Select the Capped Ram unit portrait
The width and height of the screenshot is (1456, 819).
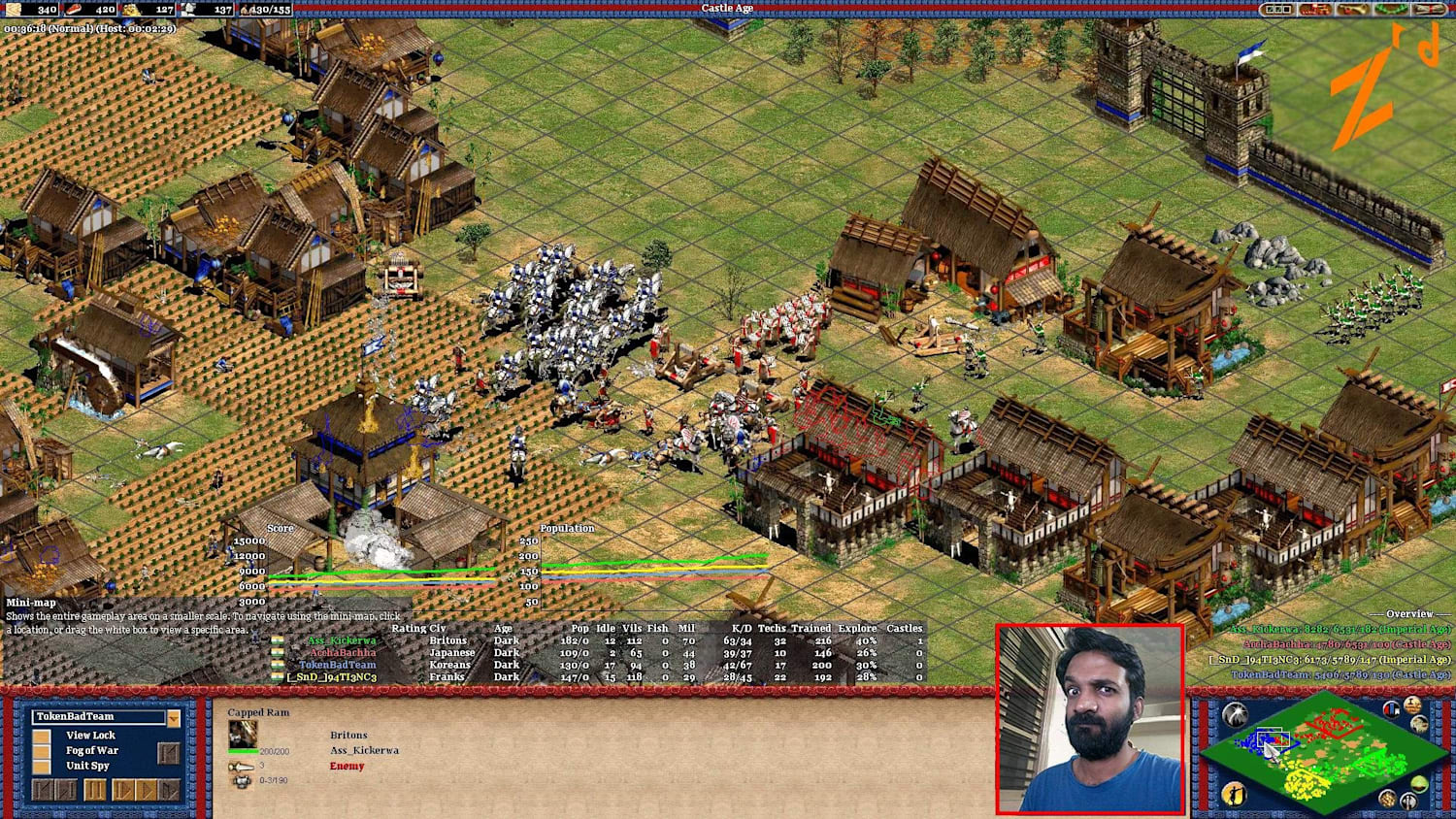(x=243, y=734)
